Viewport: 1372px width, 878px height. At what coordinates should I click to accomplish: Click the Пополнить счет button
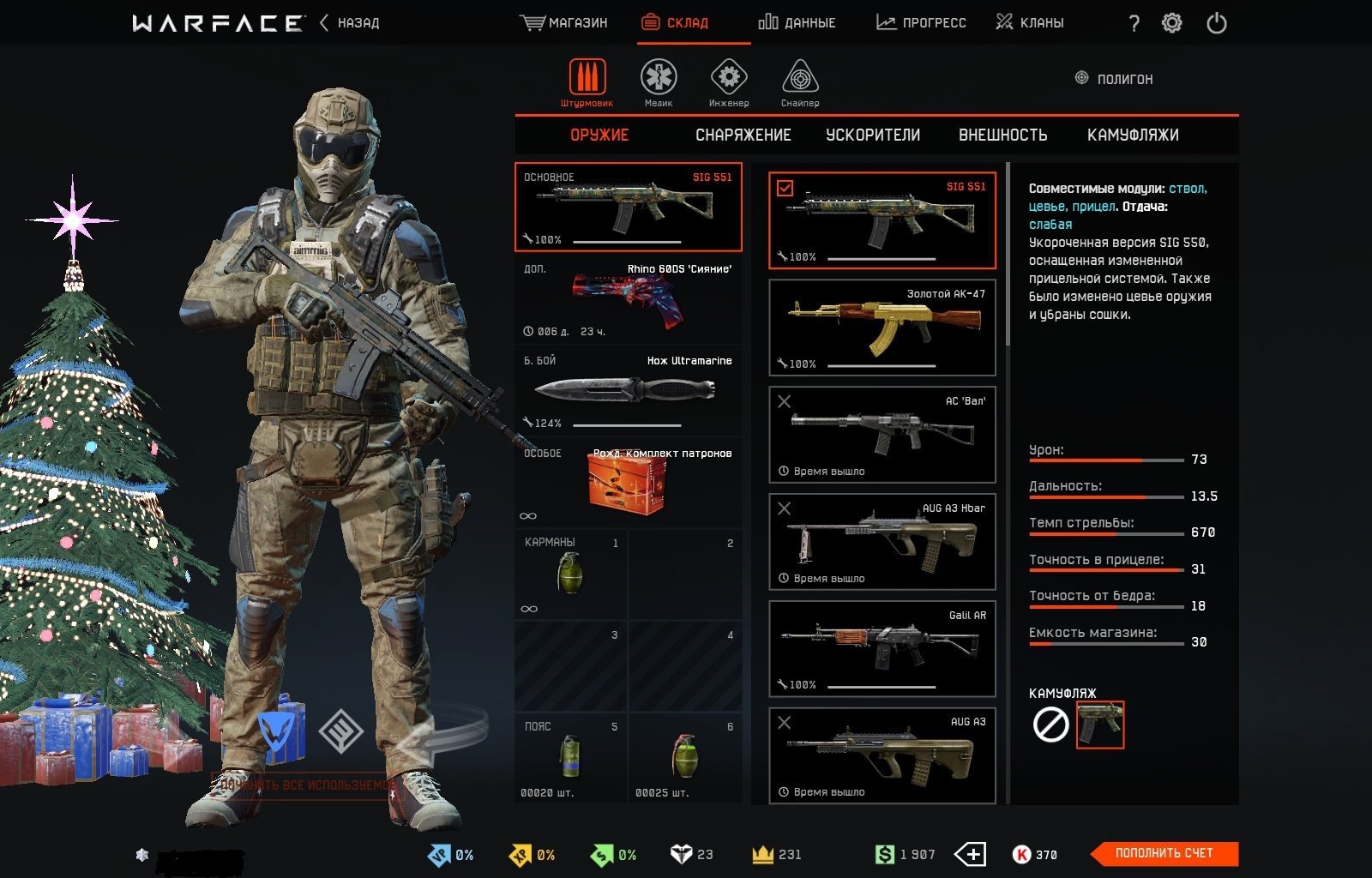(1164, 854)
